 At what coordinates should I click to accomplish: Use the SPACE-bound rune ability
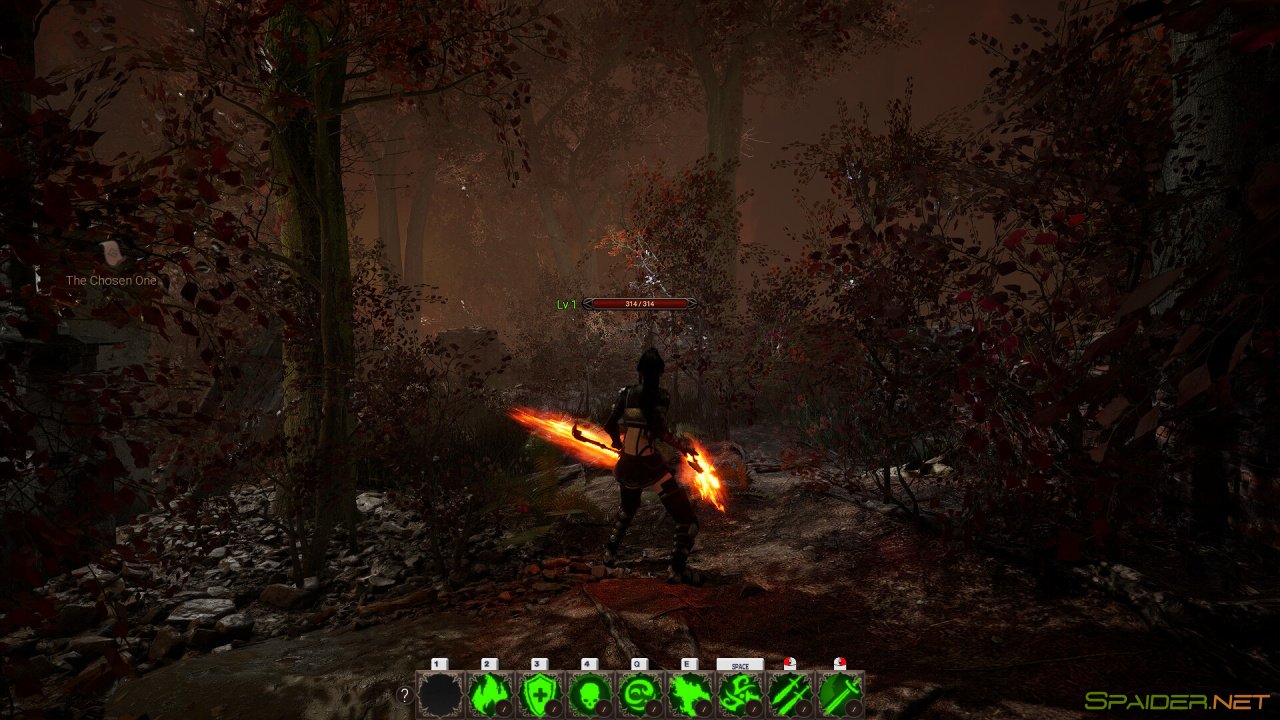coord(740,694)
